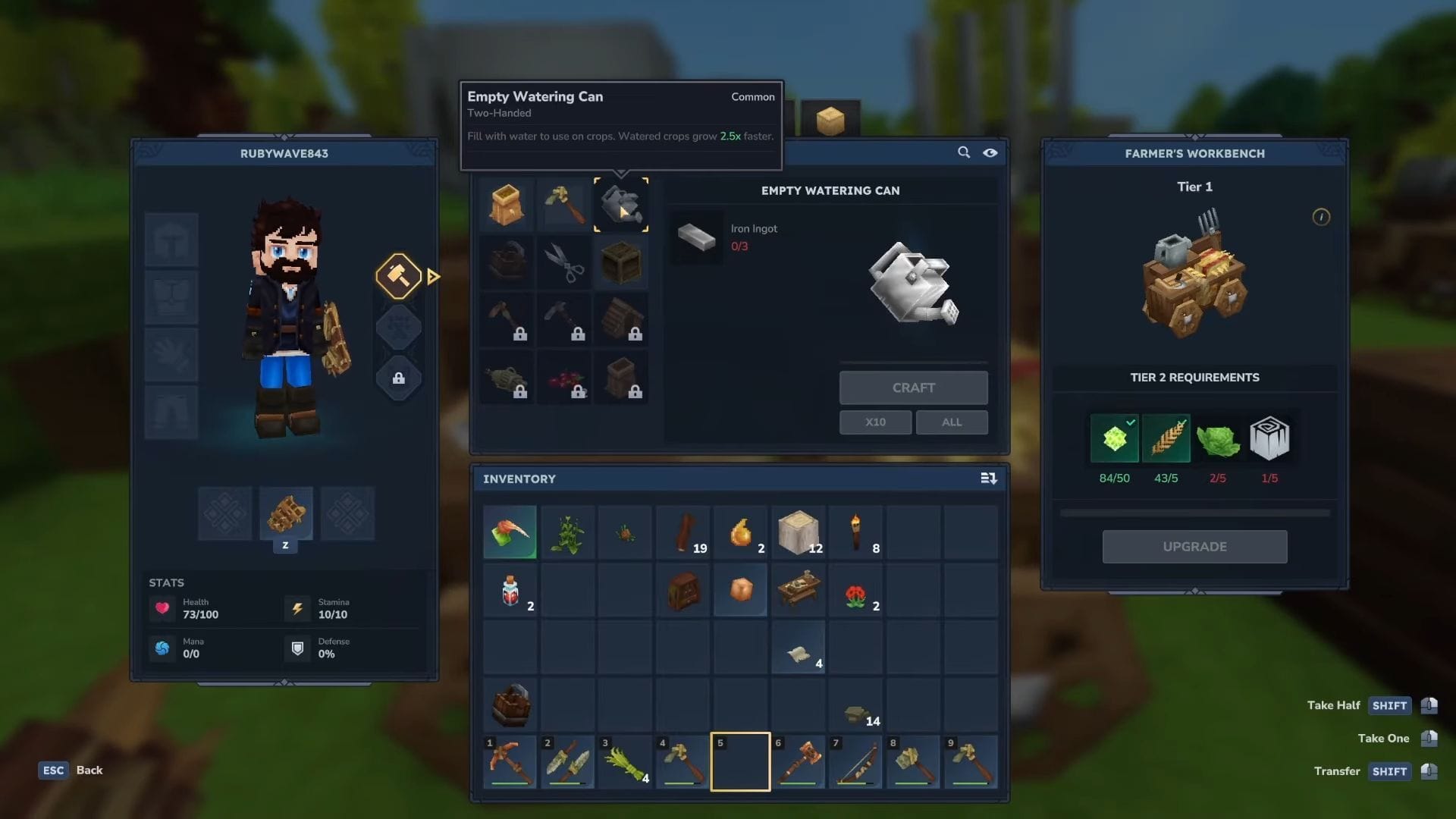
Task: Select the bow in hotbar slot 7
Action: 856,761
